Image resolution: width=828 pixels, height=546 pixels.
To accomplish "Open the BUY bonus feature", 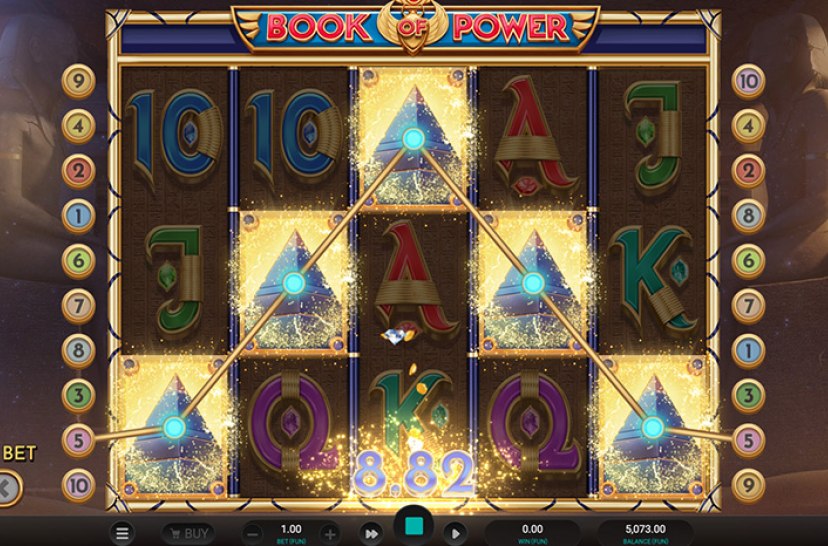I will coord(187,534).
